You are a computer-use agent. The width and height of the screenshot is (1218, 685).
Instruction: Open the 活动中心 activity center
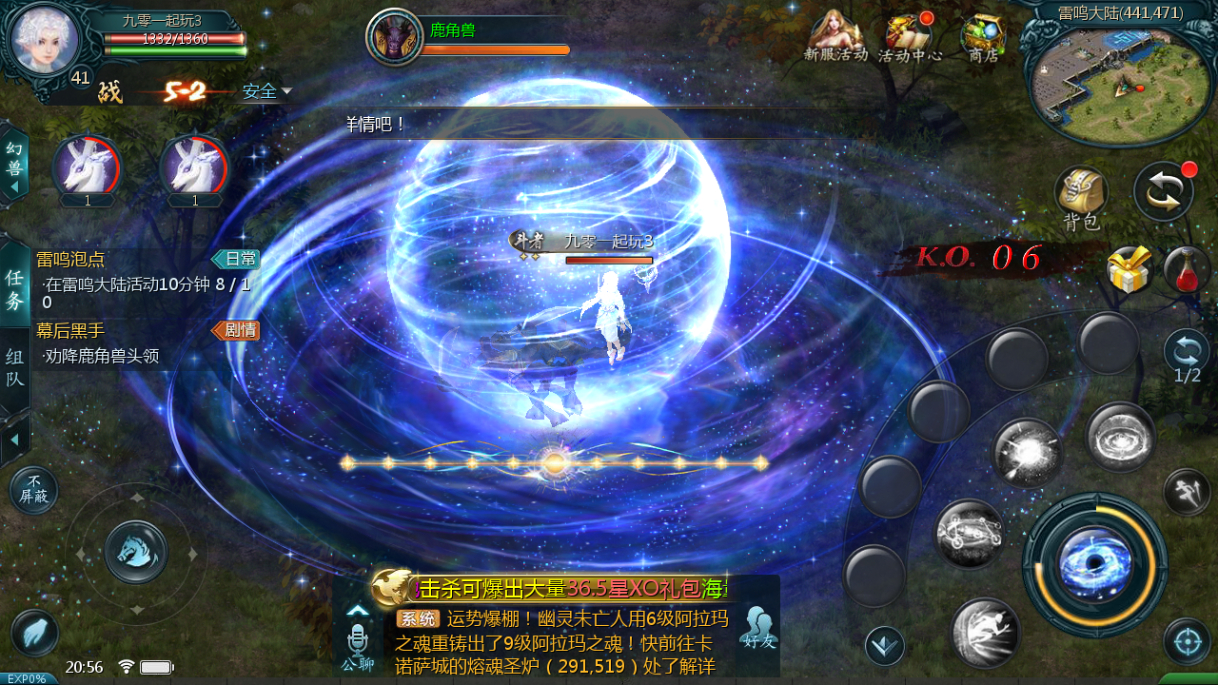pos(909,38)
